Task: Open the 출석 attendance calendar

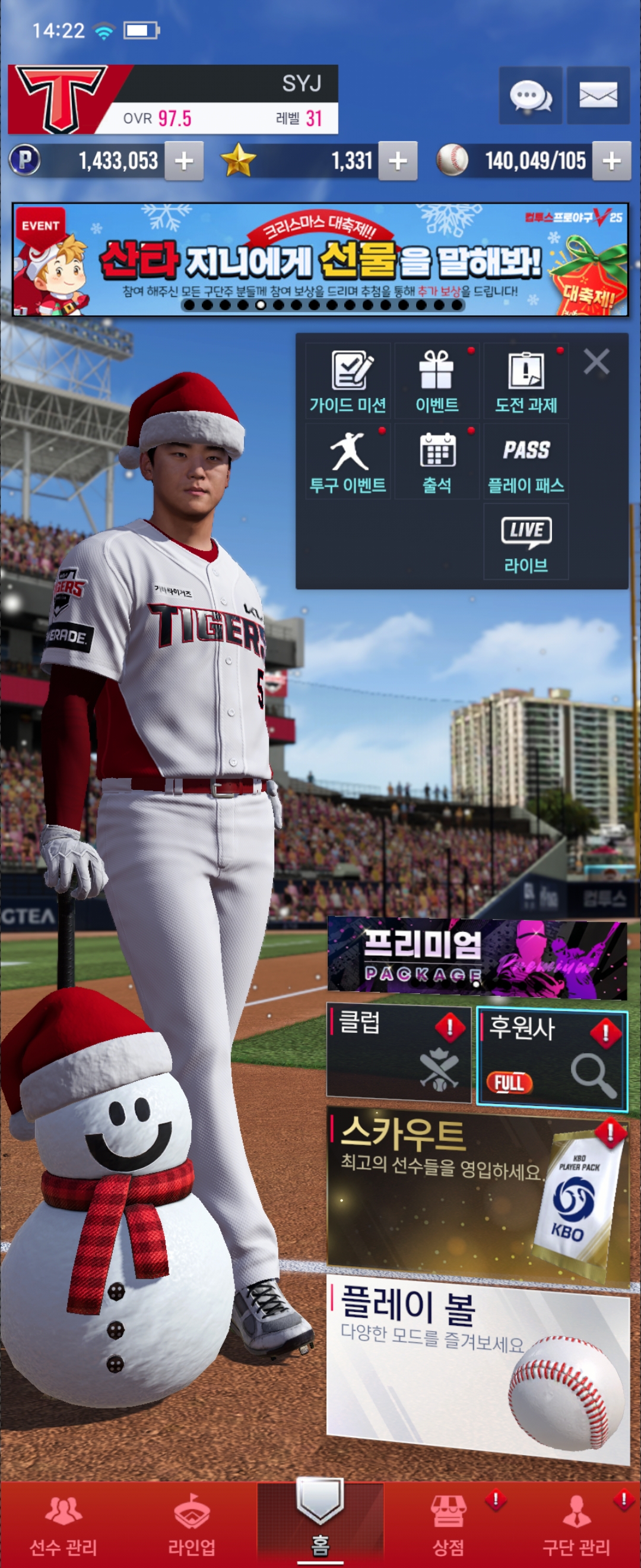Action: click(437, 461)
